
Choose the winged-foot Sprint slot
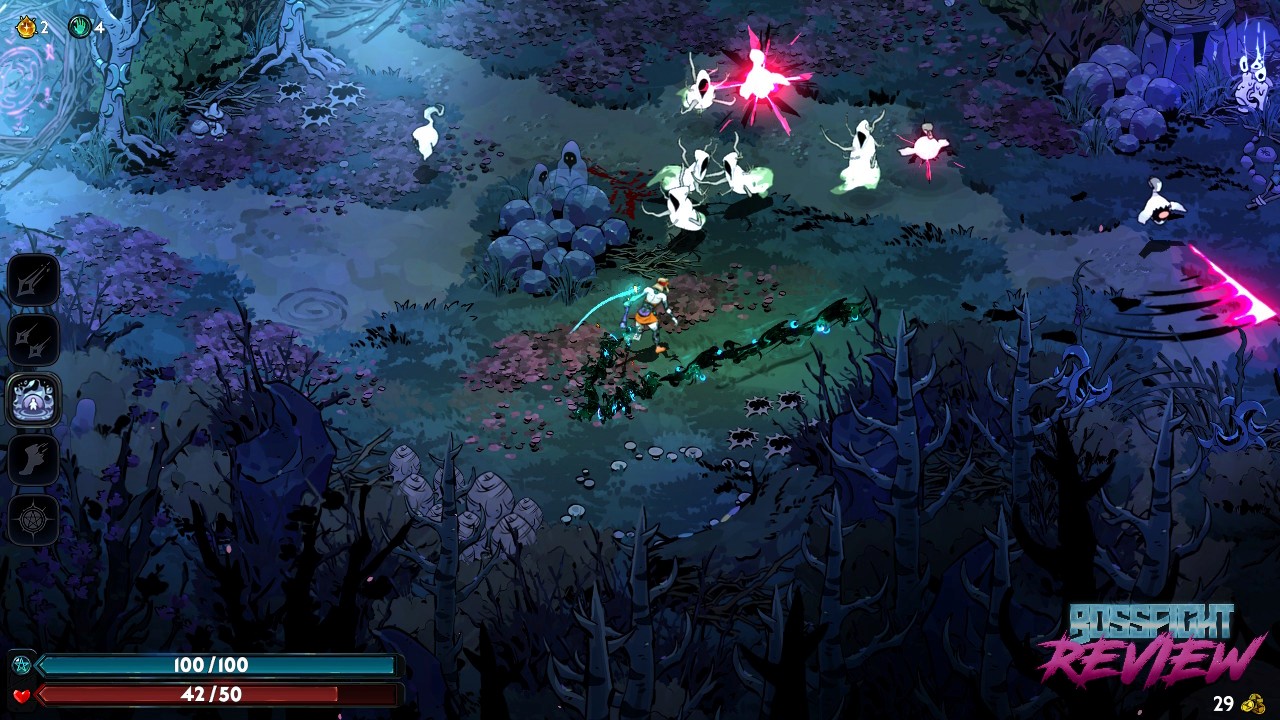(x=34, y=460)
